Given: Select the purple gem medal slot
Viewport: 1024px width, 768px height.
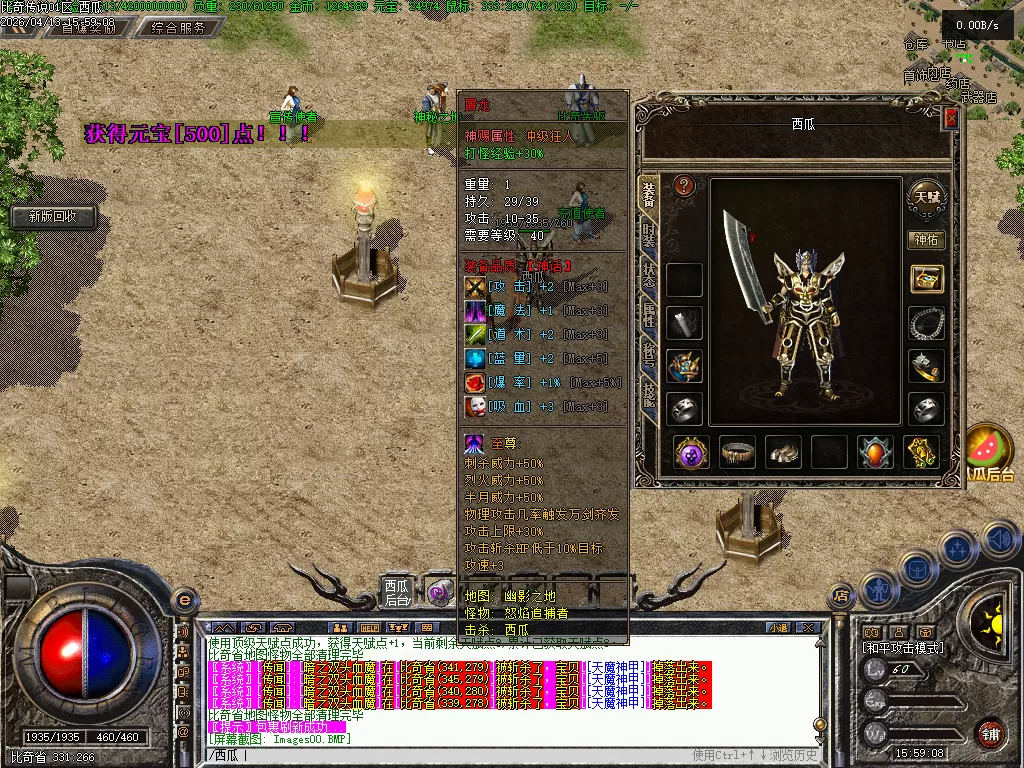Looking at the screenshot, I should point(691,452).
